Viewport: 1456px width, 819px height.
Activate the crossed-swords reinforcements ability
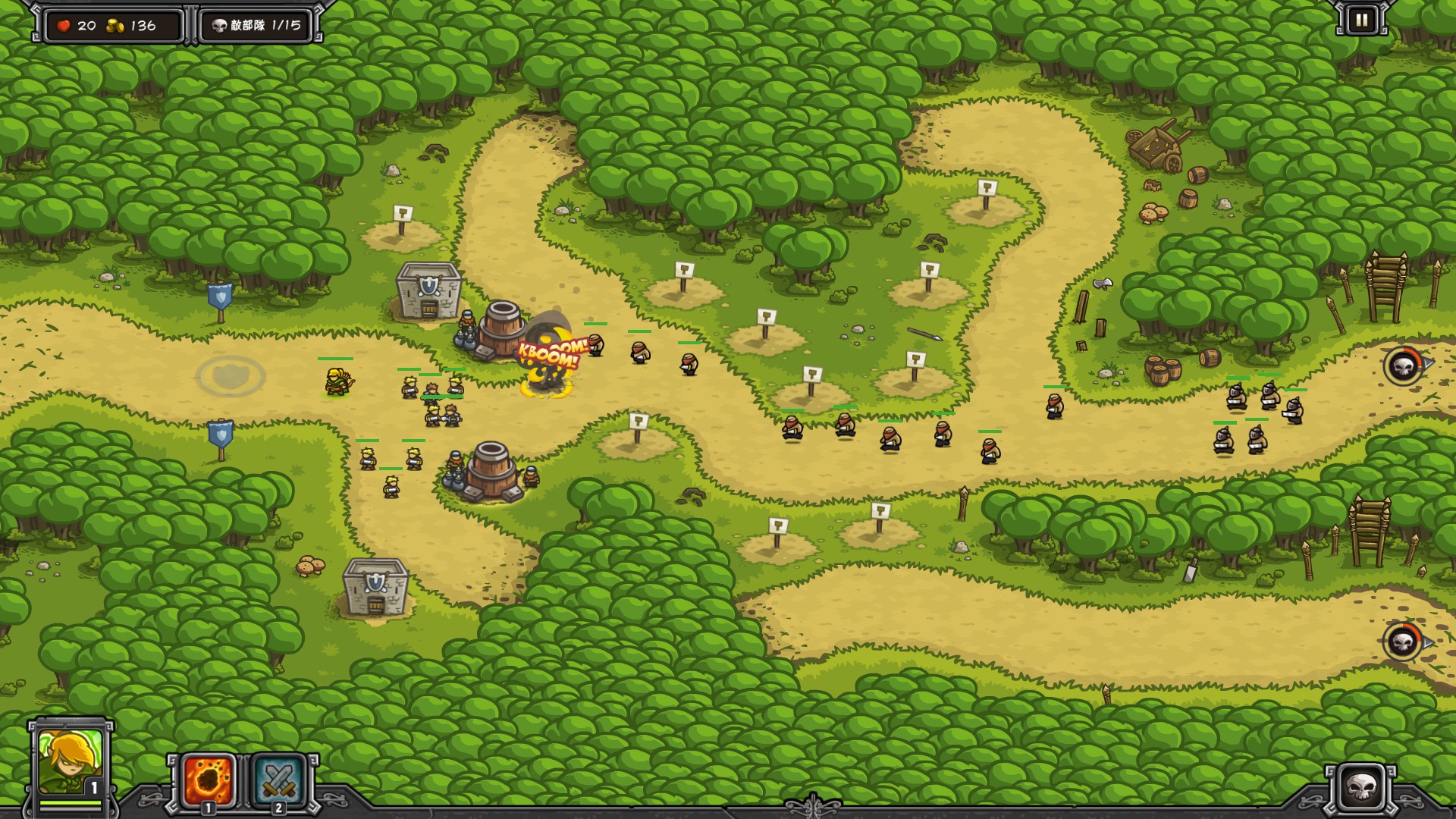[x=278, y=780]
